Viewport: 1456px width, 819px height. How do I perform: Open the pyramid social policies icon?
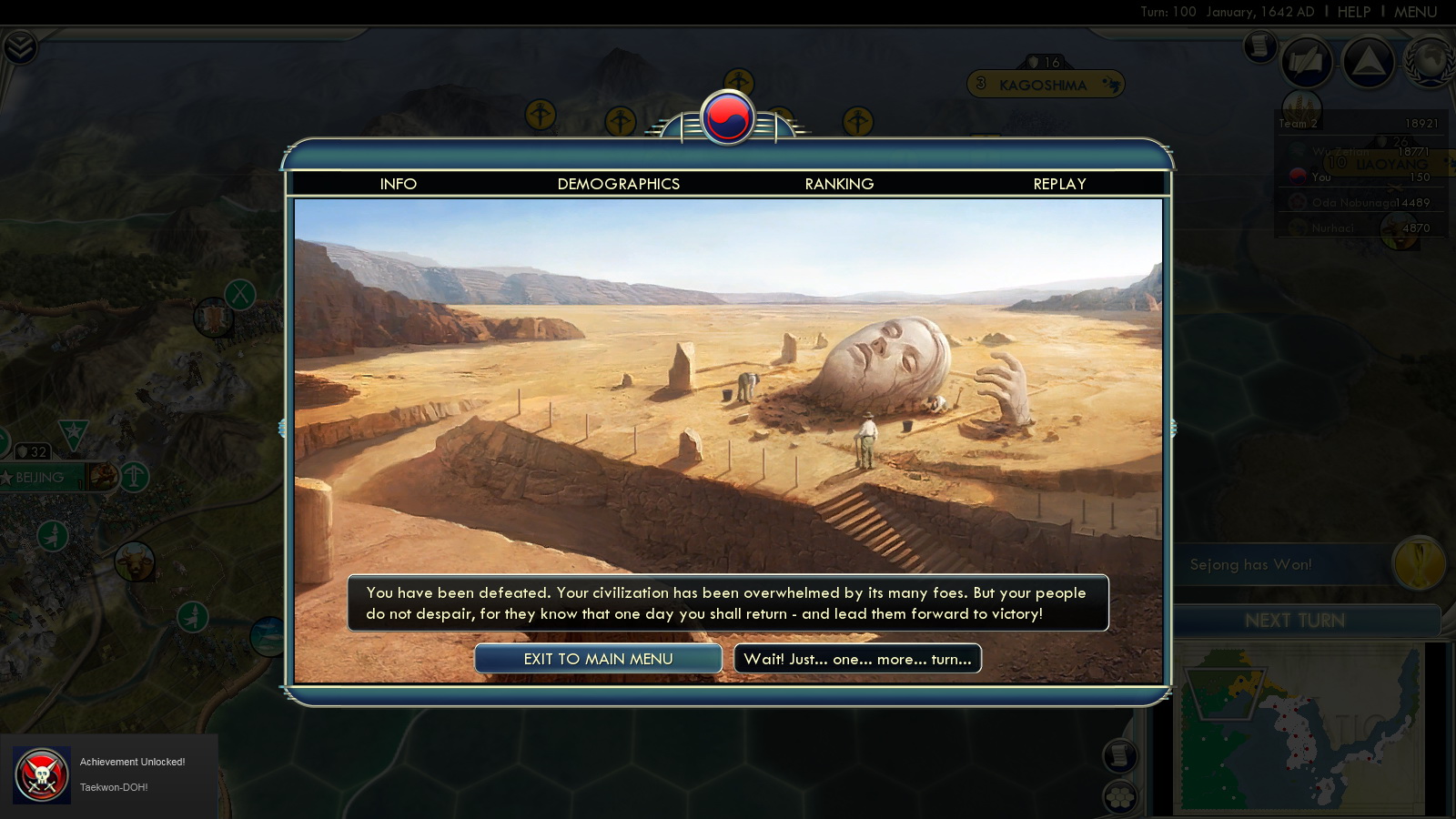click(1368, 61)
